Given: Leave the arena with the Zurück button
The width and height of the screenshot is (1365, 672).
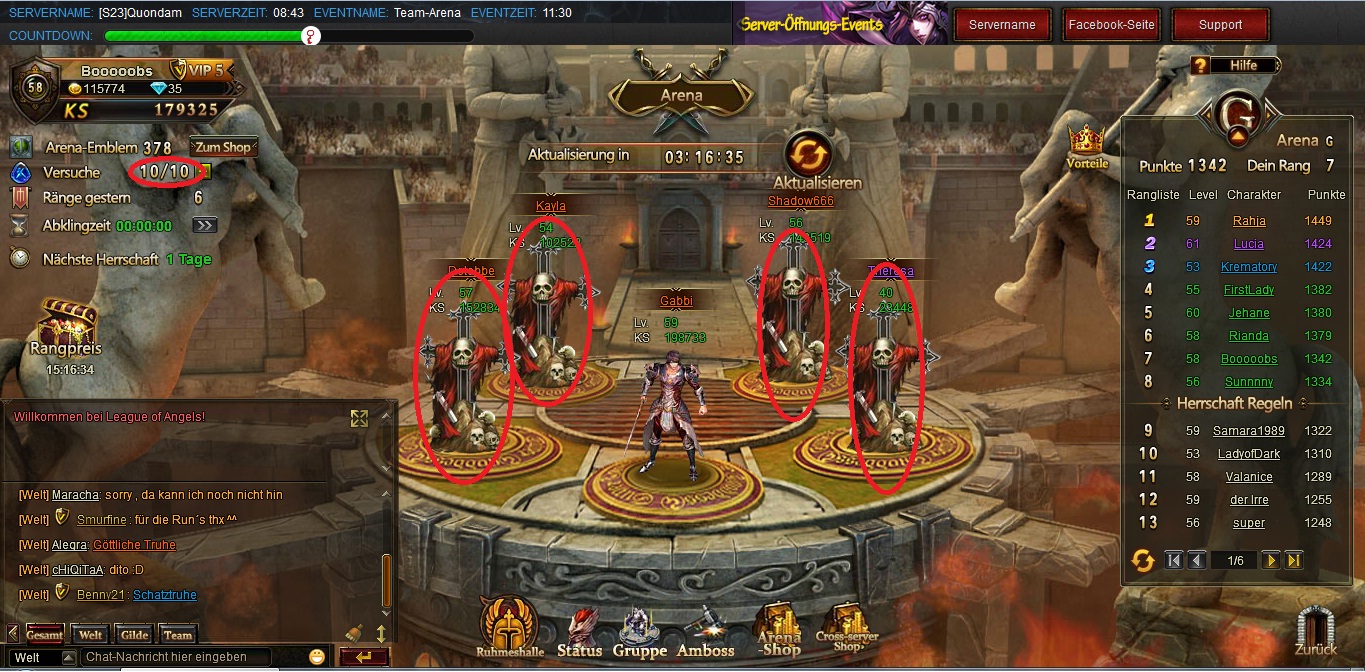Looking at the screenshot, I should tap(1316, 633).
